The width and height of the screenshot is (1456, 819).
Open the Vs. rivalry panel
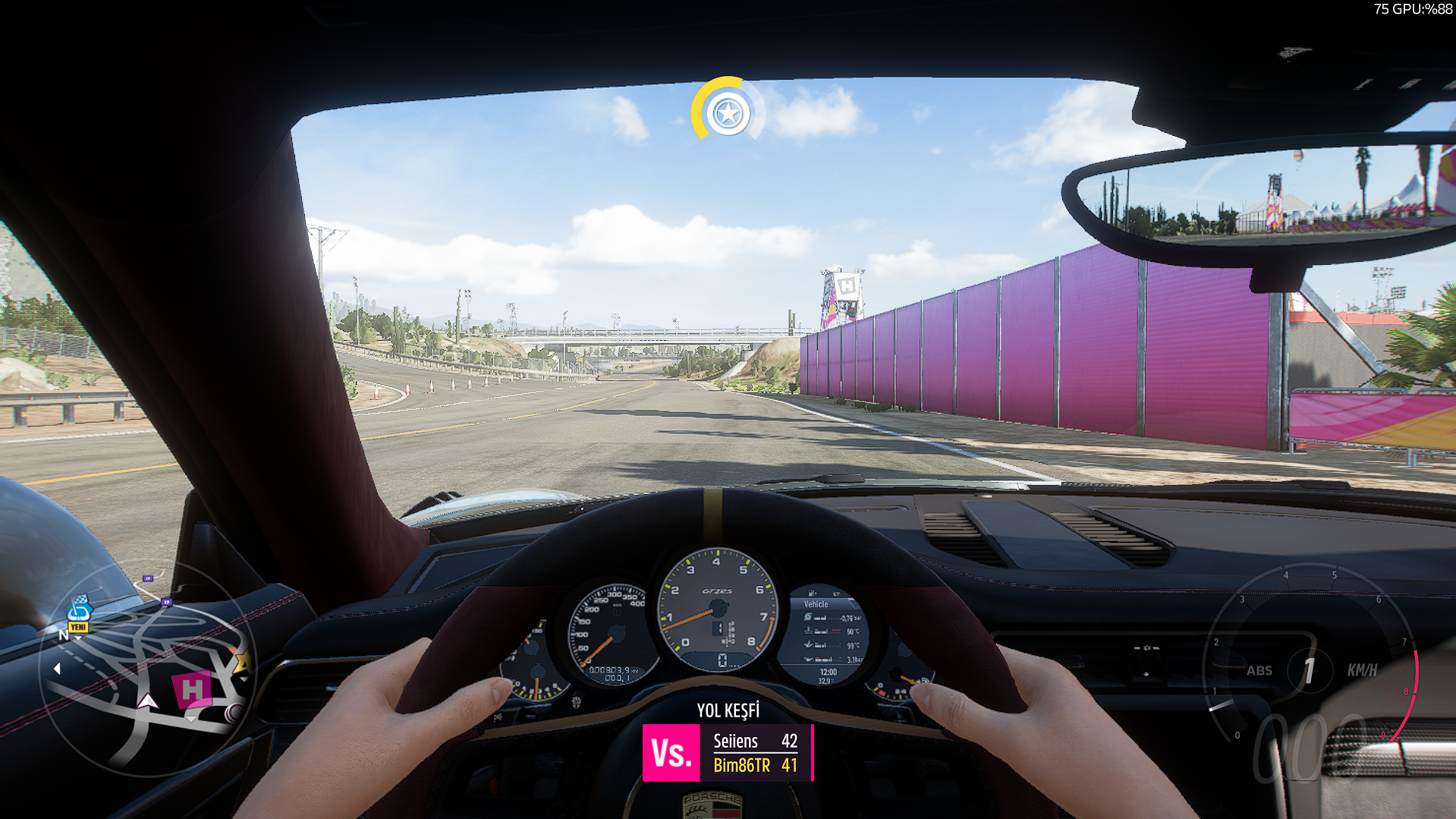[671, 753]
